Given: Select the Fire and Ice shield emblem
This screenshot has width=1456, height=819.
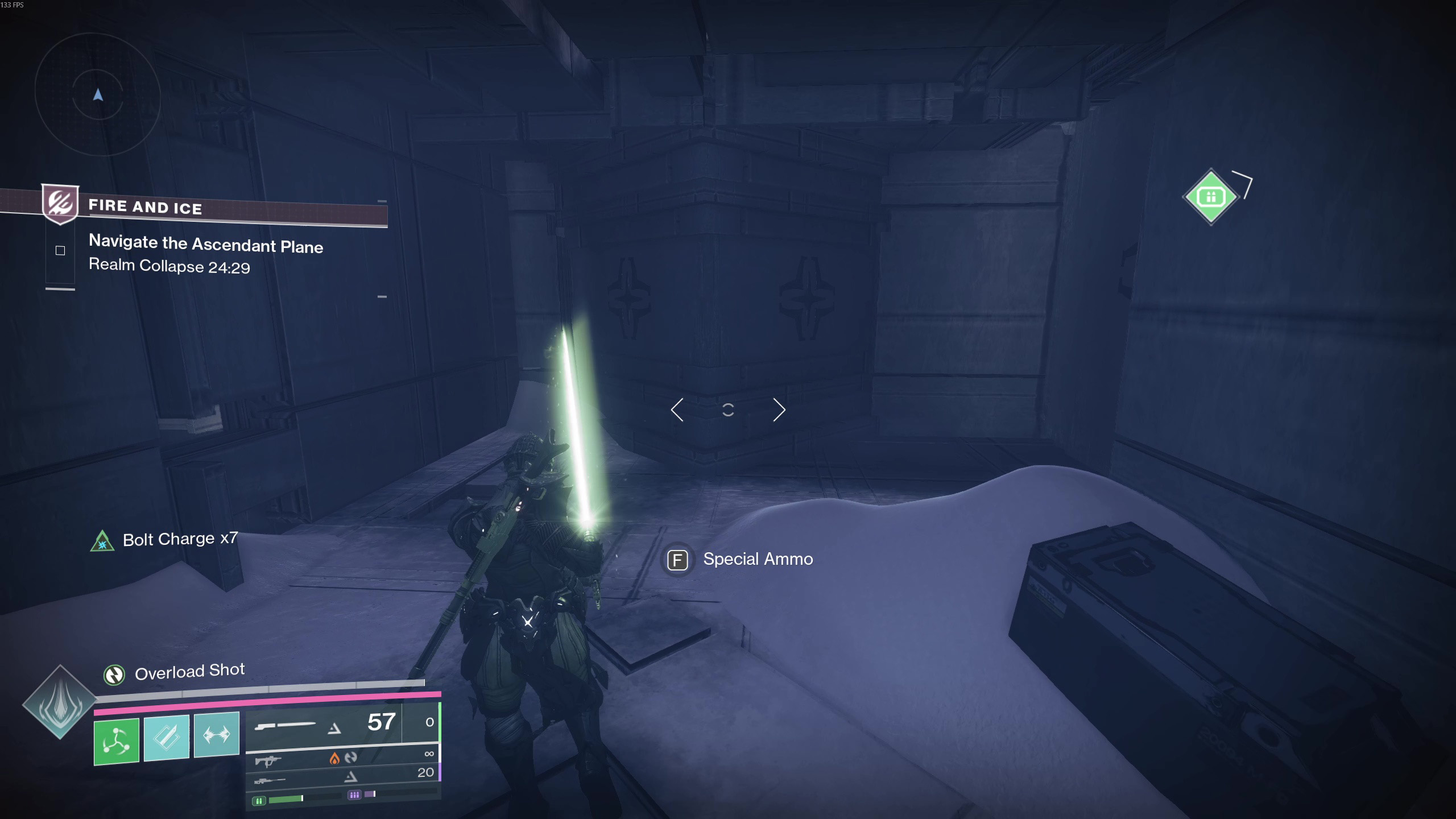Looking at the screenshot, I should coord(60,203).
